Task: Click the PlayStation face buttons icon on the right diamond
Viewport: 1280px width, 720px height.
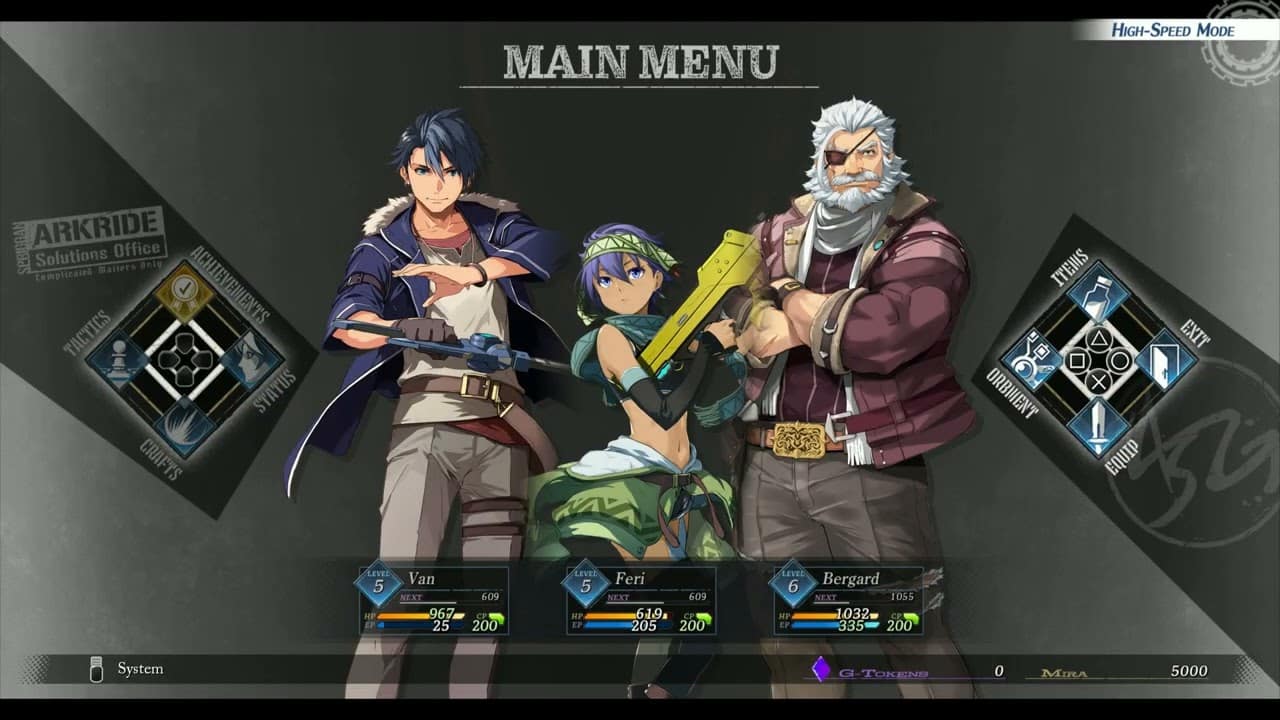Action: point(1100,360)
